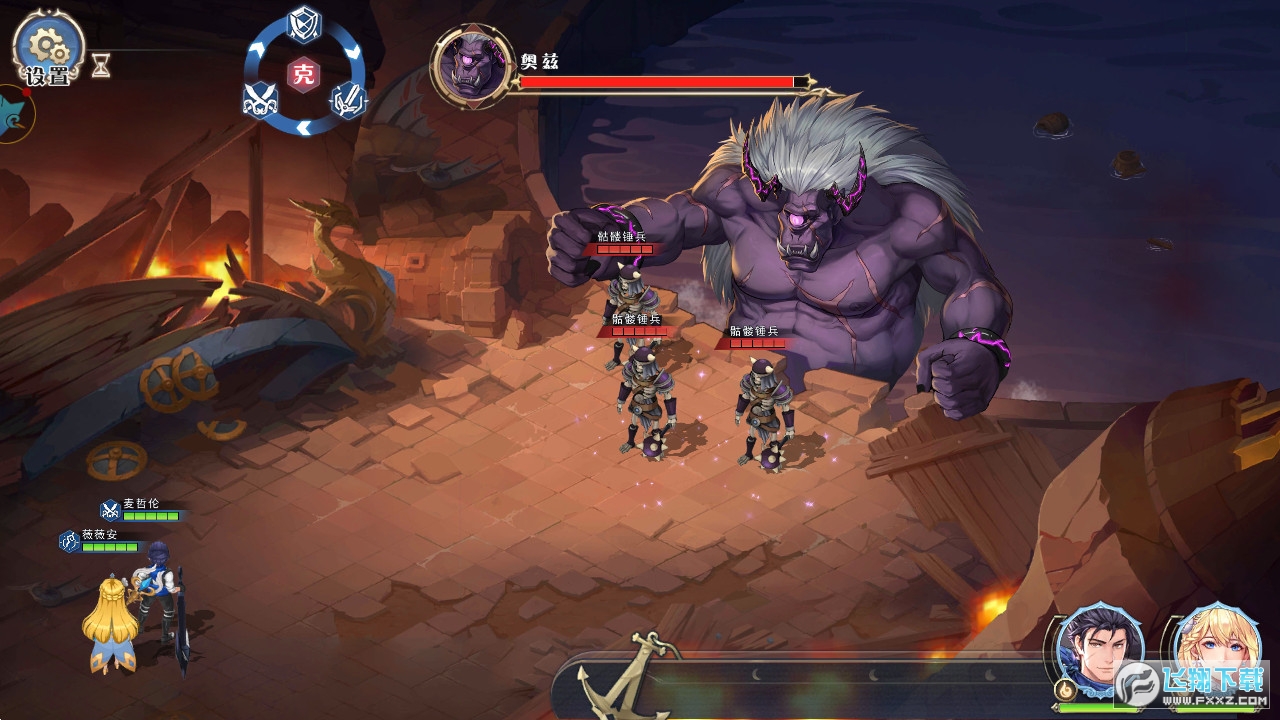Viewport: 1280px width, 720px height.
Task: Select the sword class icon on counter wheel
Action: 348,99
